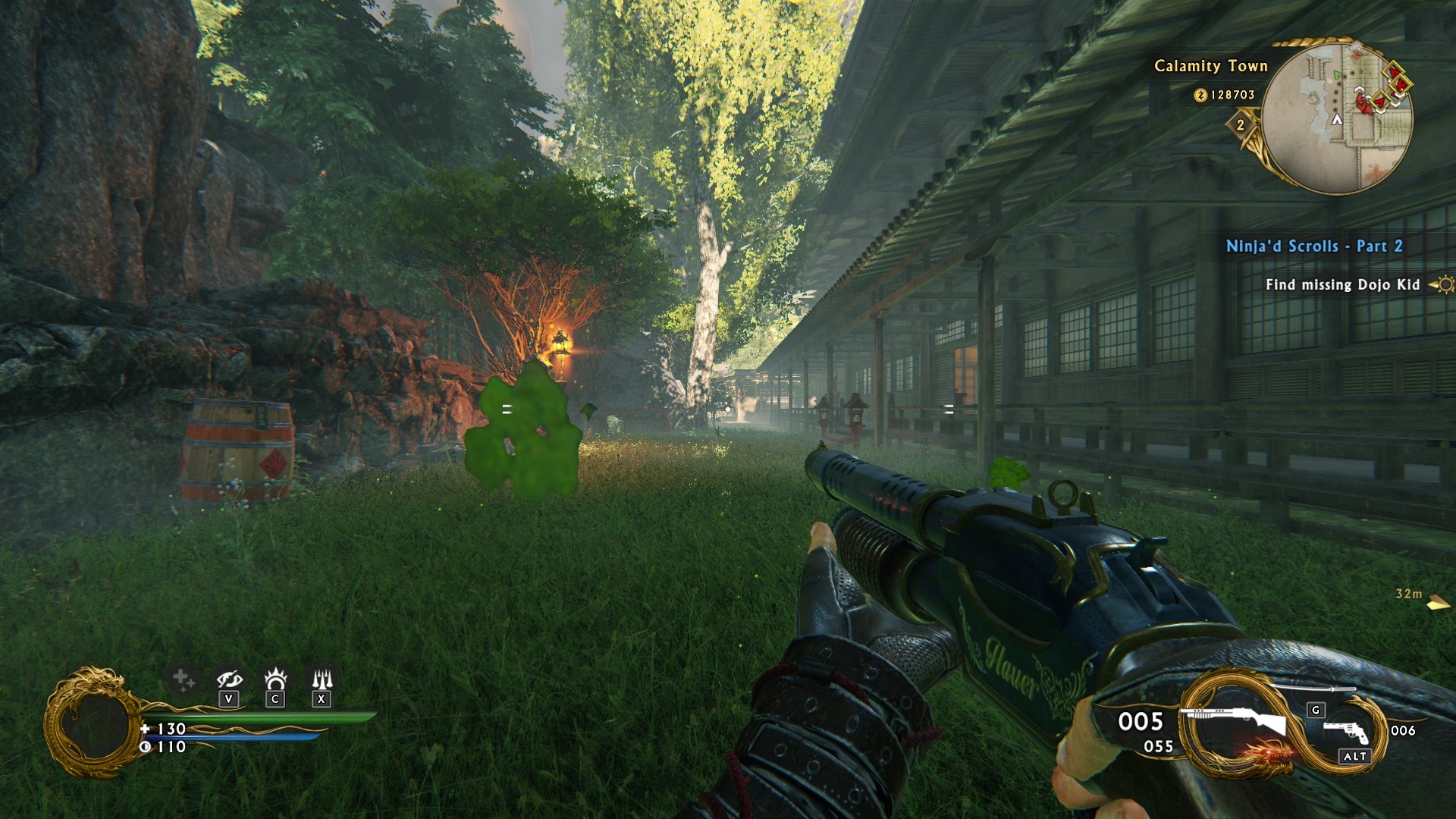The width and height of the screenshot is (1456, 819).
Task: Select the equipped shotgun weapon icon
Action: (1234, 720)
